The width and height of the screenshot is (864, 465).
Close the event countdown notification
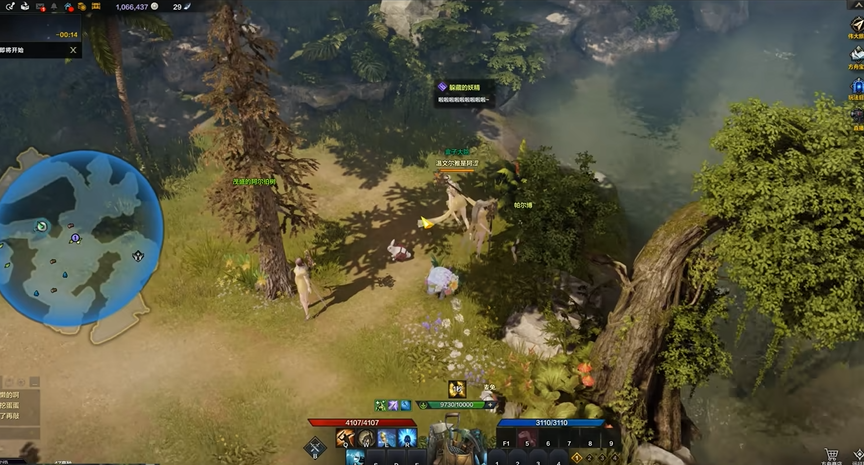[73, 49]
